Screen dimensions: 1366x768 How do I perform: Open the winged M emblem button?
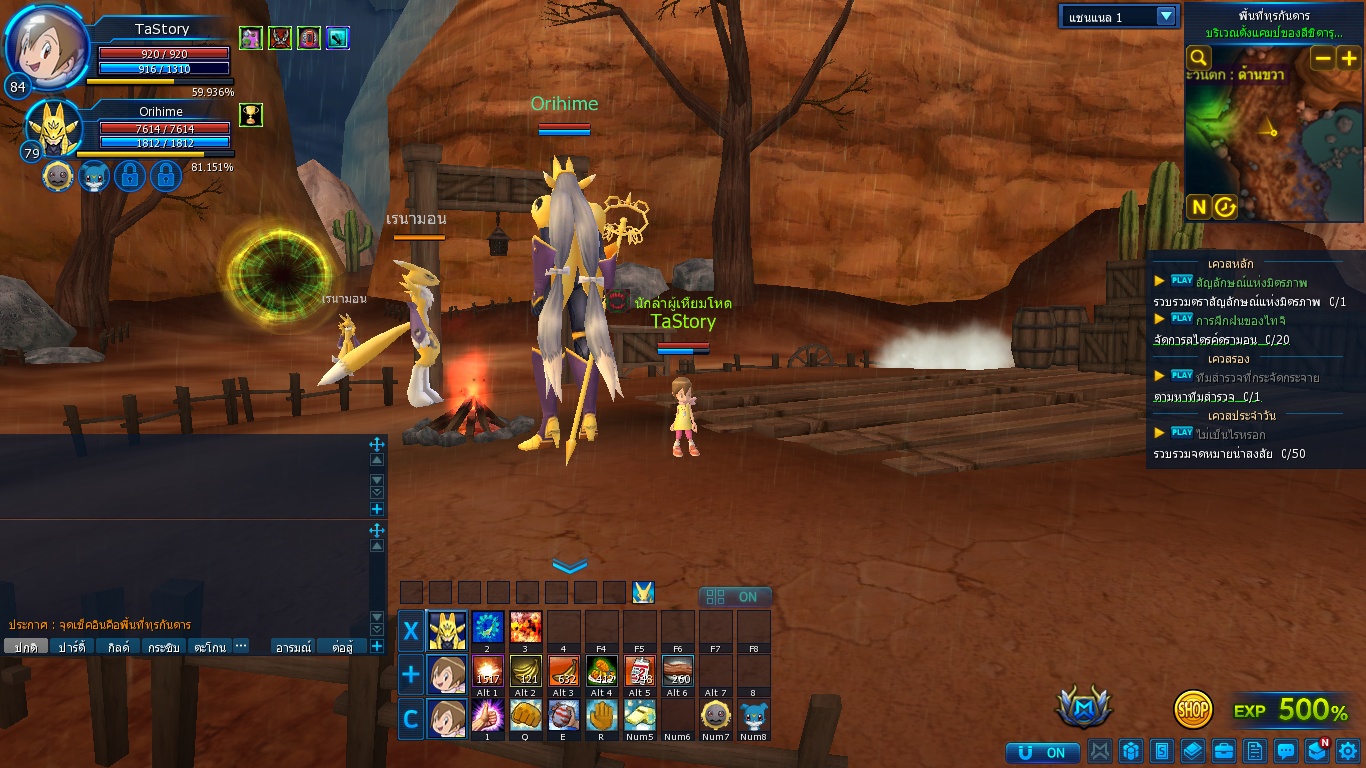point(1084,708)
